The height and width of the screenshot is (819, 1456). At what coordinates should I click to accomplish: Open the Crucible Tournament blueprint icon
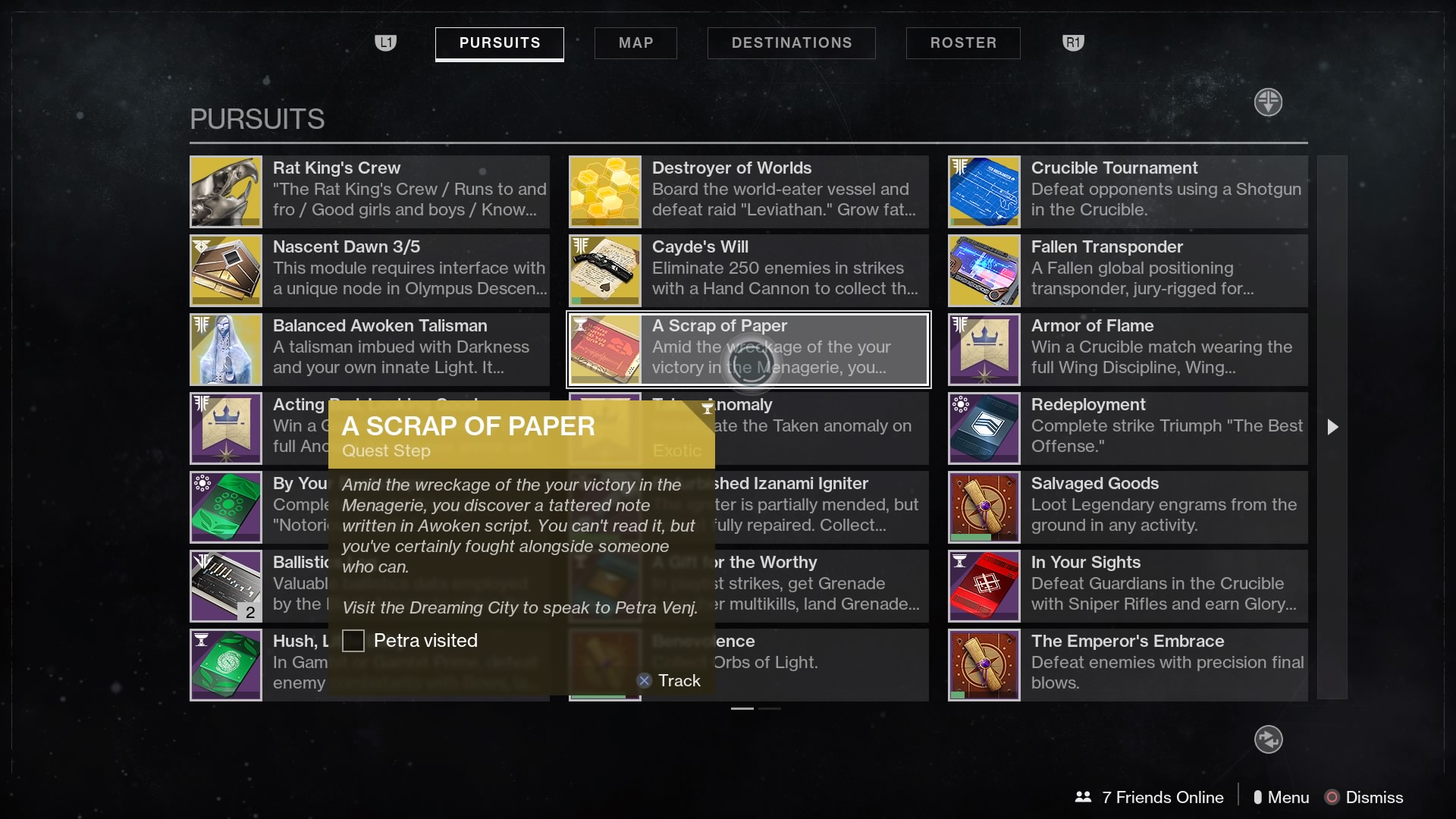(983, 191)
